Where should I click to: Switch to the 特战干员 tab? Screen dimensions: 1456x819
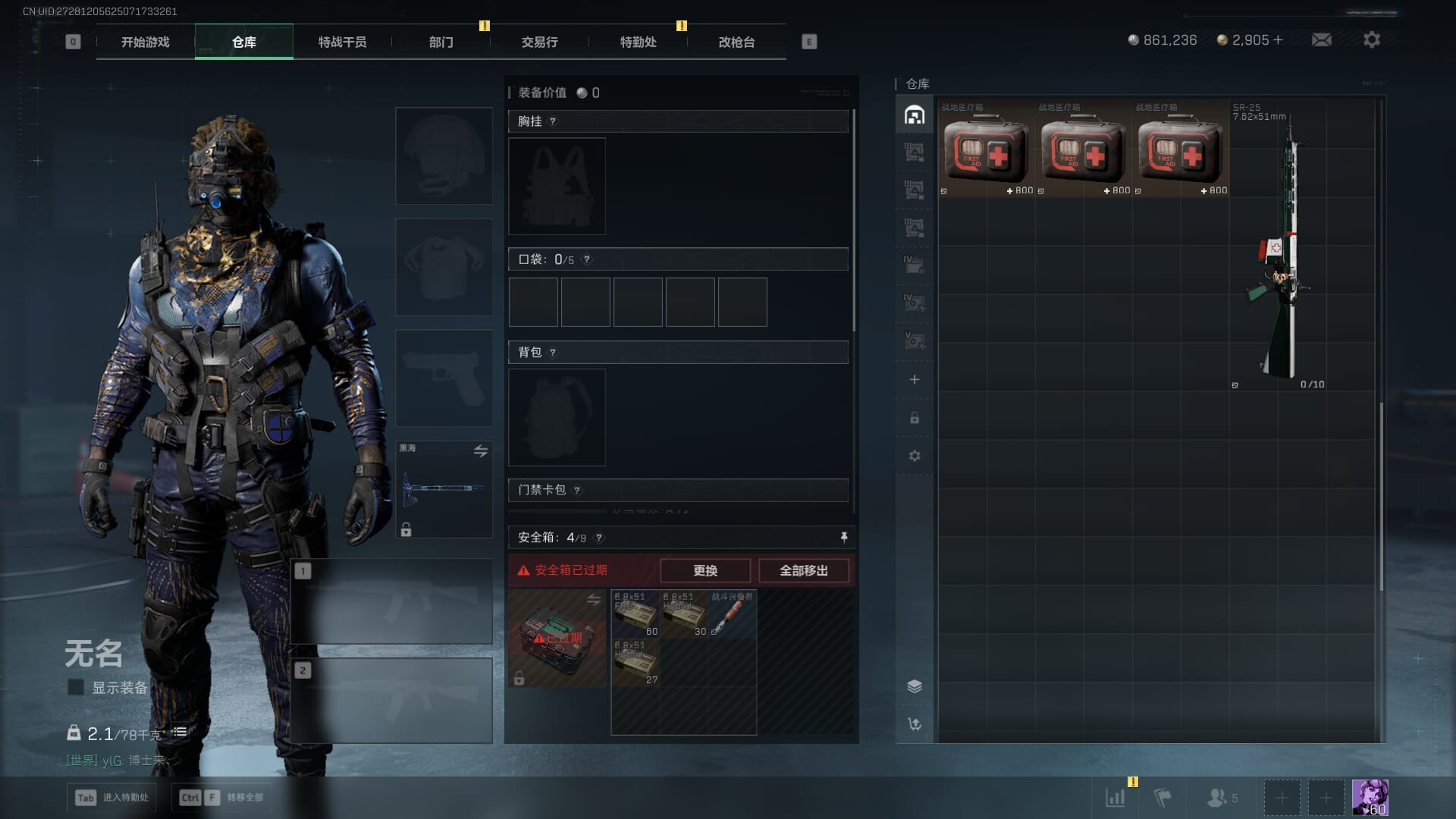pos(342,42)
